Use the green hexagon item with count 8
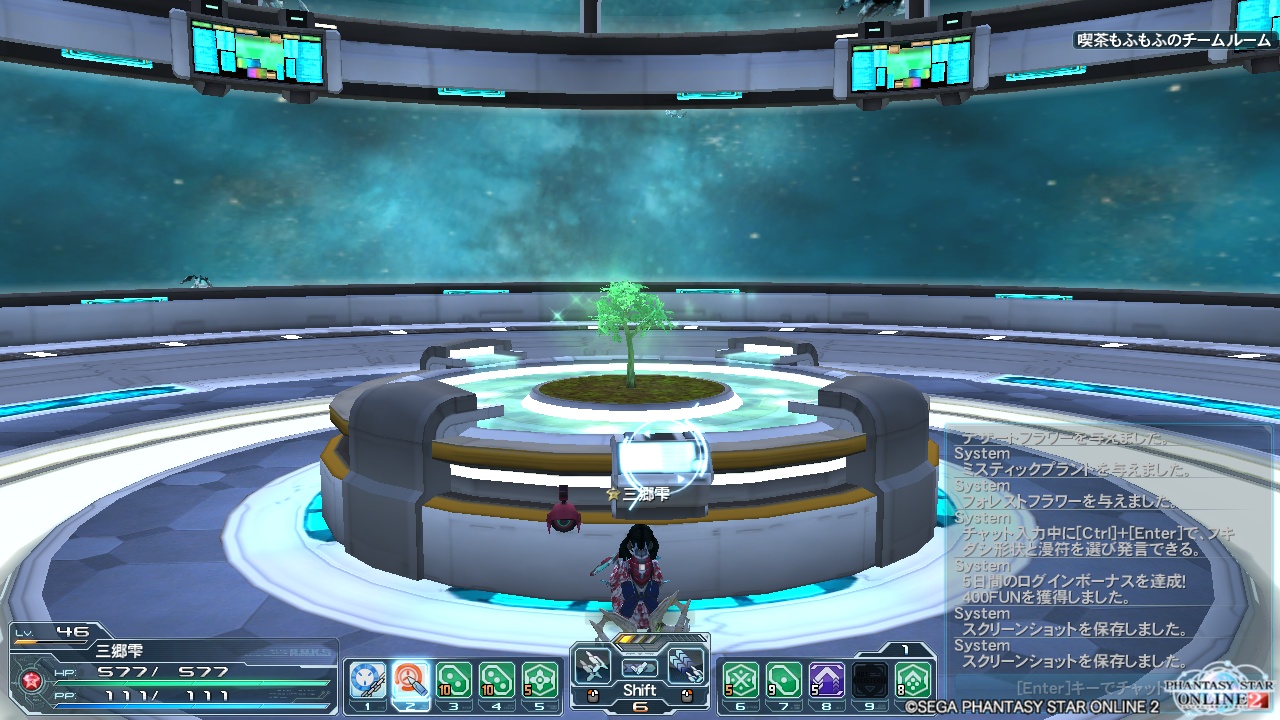Image resolution: width=1280 pixels, height=720 pixels. click(913, 681)
